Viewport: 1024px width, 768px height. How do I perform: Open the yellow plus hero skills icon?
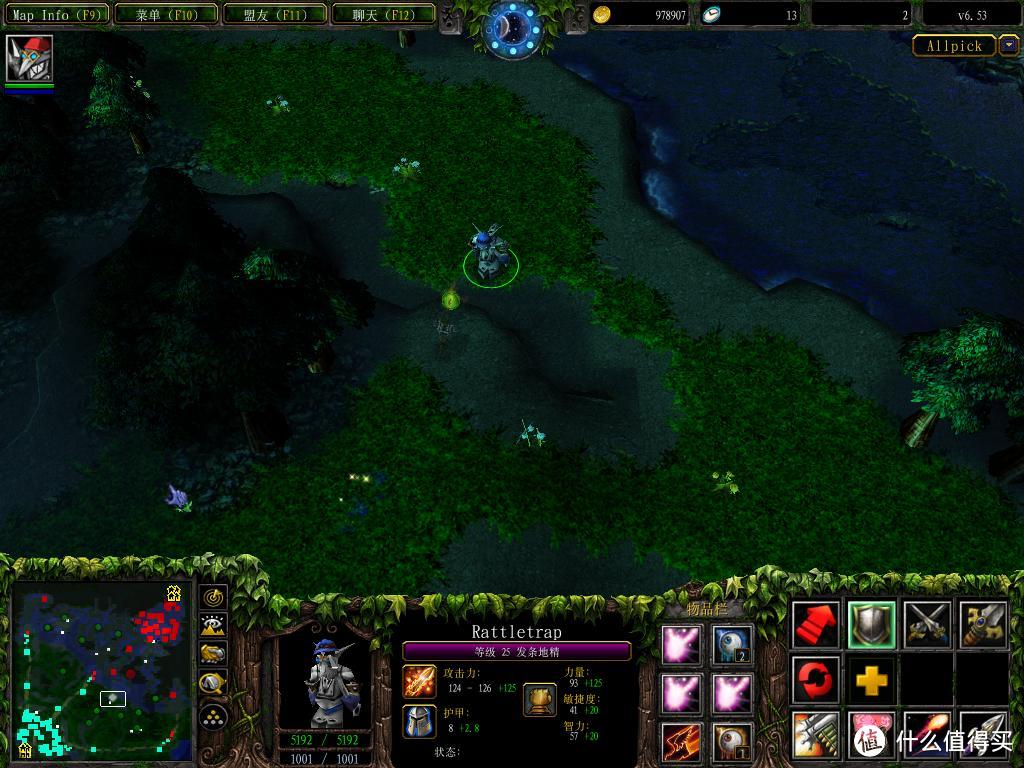(x=871, y=681)
